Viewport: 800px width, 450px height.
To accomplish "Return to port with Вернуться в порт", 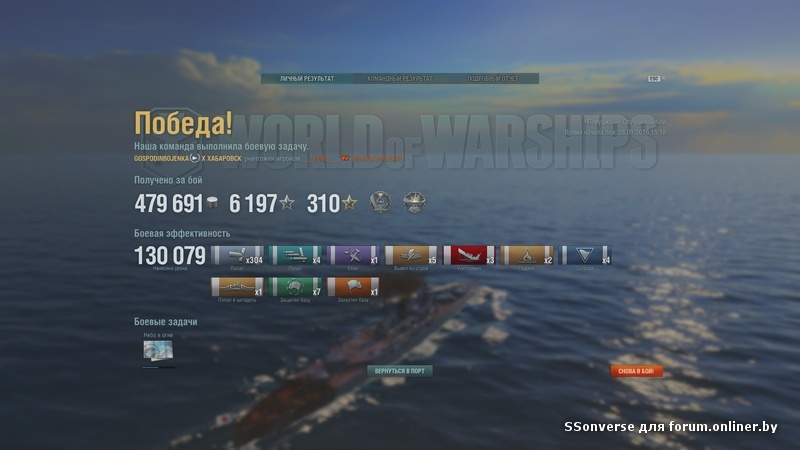I will 400,370.
